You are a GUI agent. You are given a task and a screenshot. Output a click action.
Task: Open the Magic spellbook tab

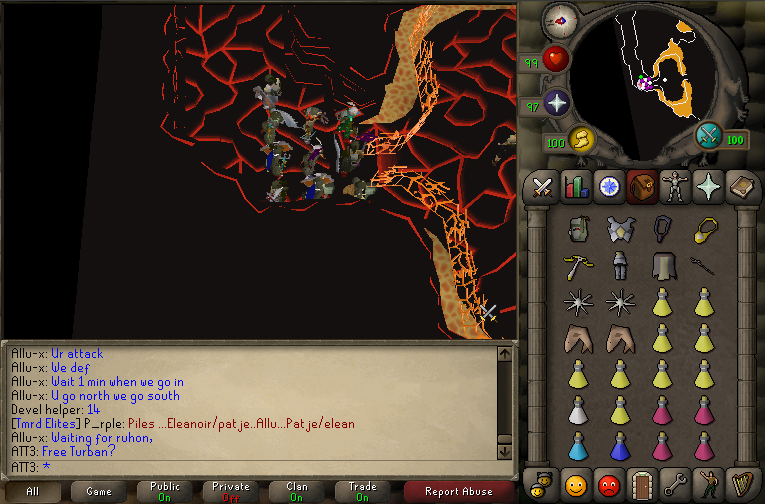point(738,187)
